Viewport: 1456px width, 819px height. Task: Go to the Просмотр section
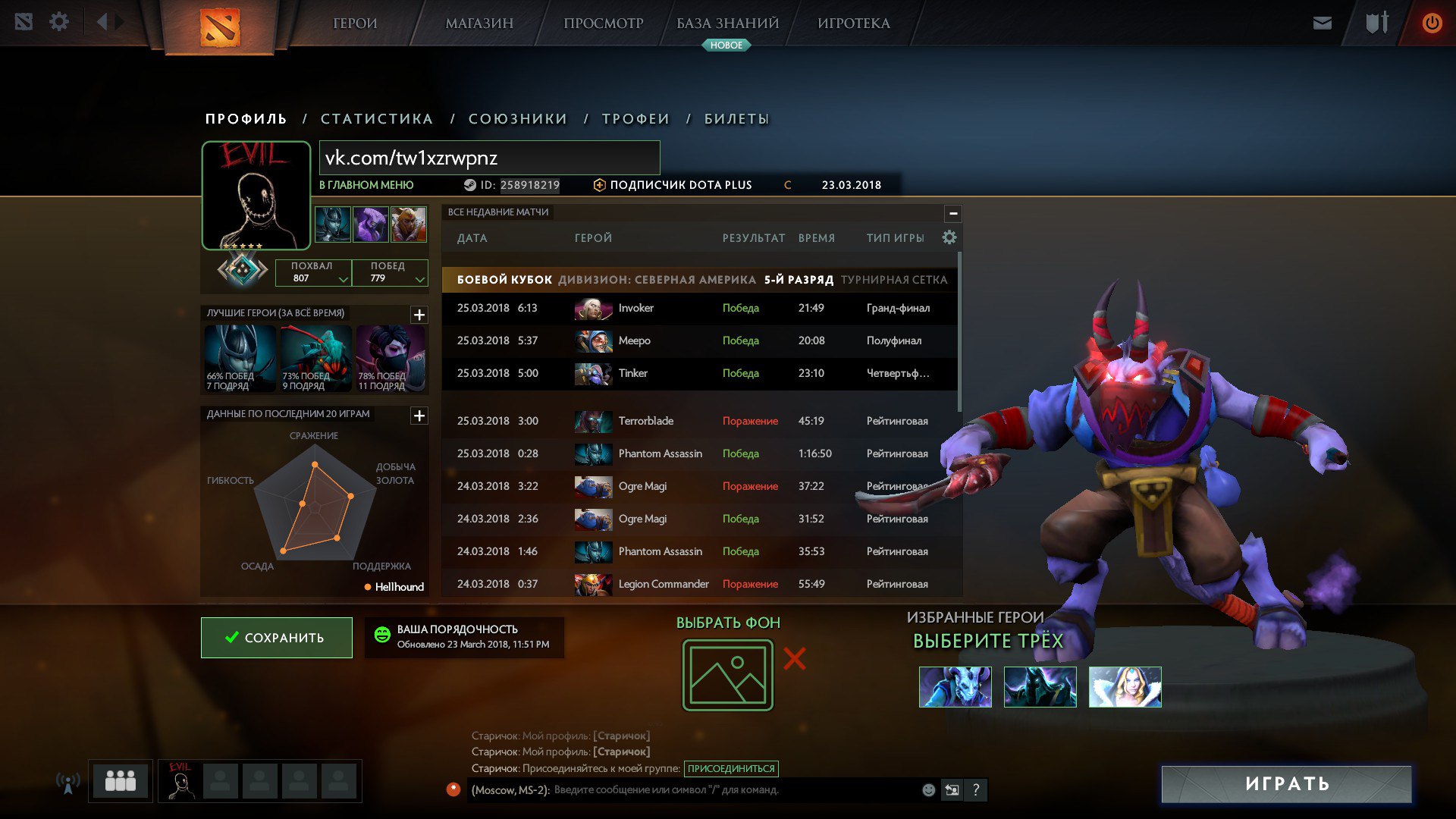pyautogui.click(x=603, y=24)
